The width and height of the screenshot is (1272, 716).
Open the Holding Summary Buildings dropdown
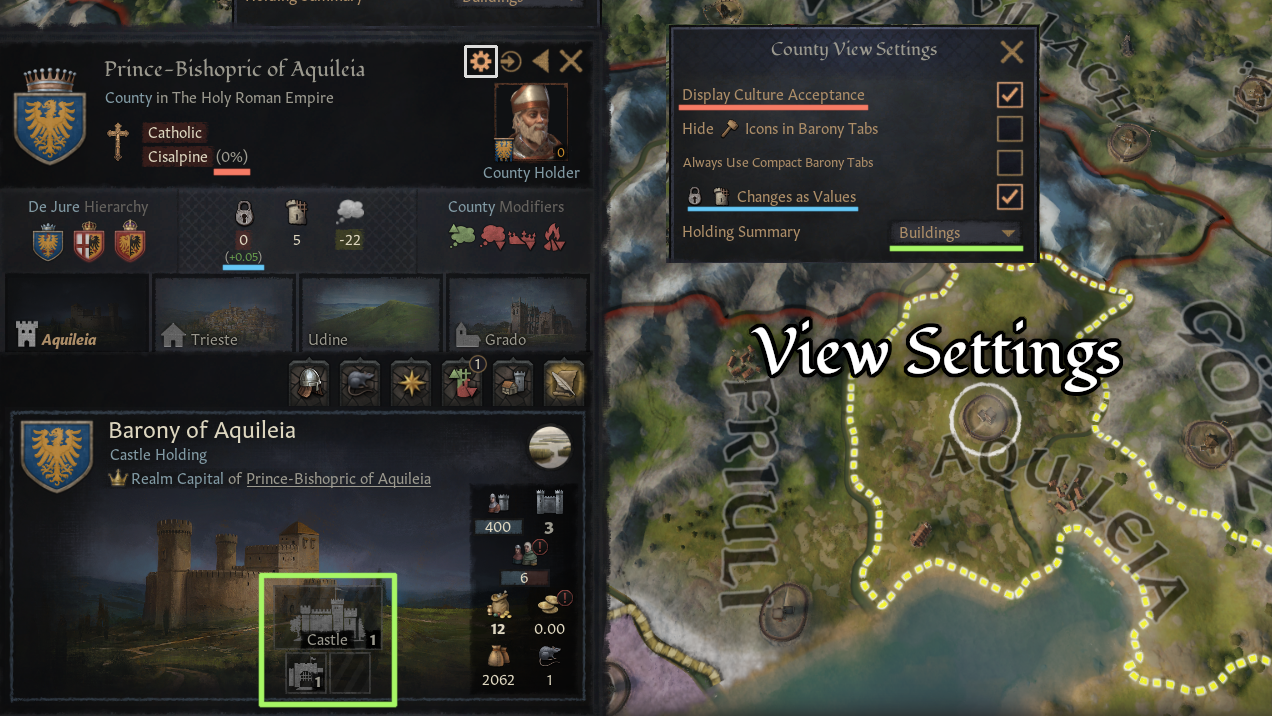(957, 233)
